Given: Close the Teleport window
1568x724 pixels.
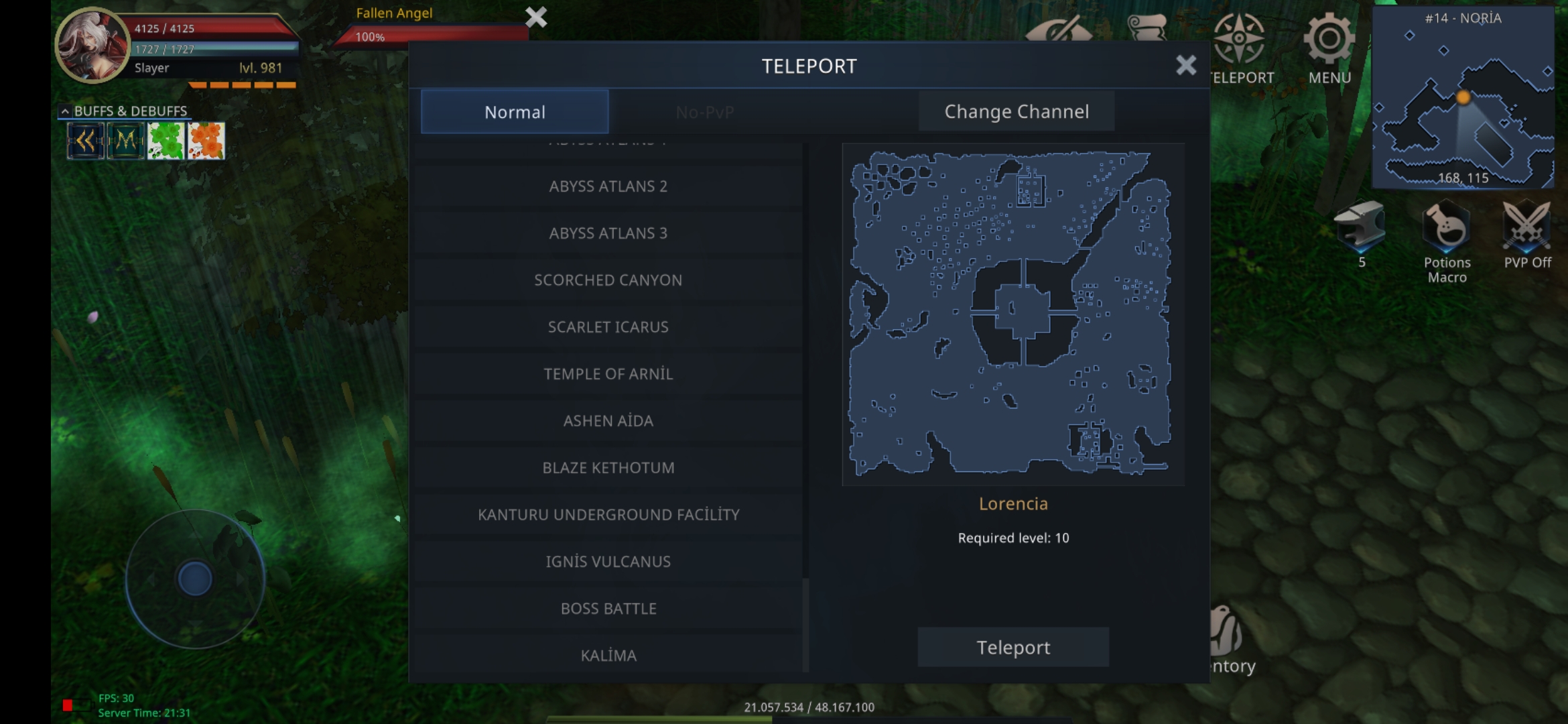Looking at the screenshot, I should (x=1185, y=65).
